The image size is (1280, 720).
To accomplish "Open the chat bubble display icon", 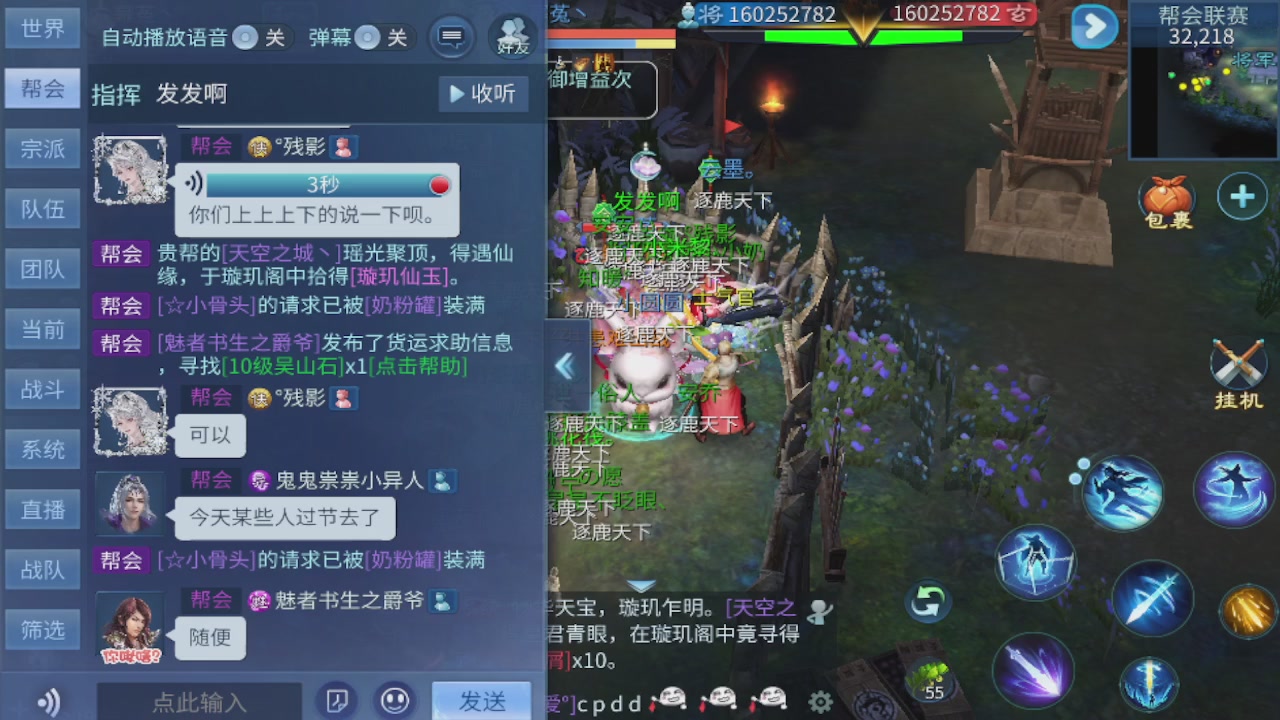I will (x=451, y=37).
